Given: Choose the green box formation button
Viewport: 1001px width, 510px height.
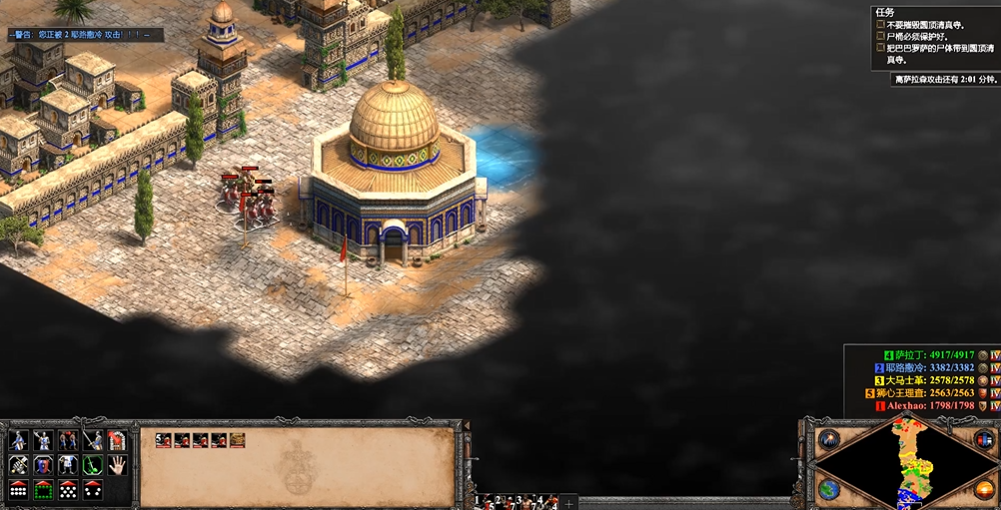Looking at the screenshot, I should (x=43, y=490).
